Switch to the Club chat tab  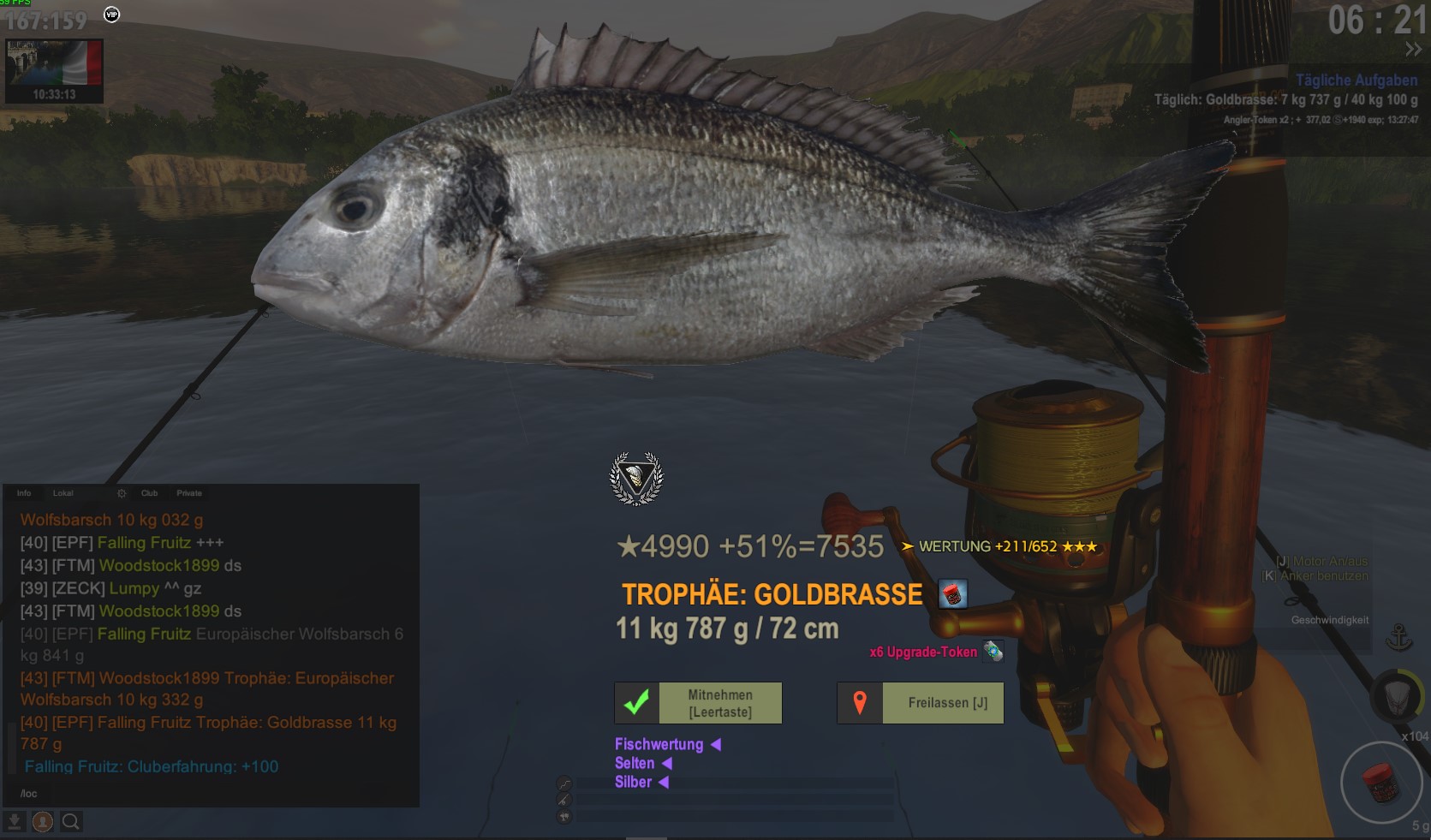[149, 493]
